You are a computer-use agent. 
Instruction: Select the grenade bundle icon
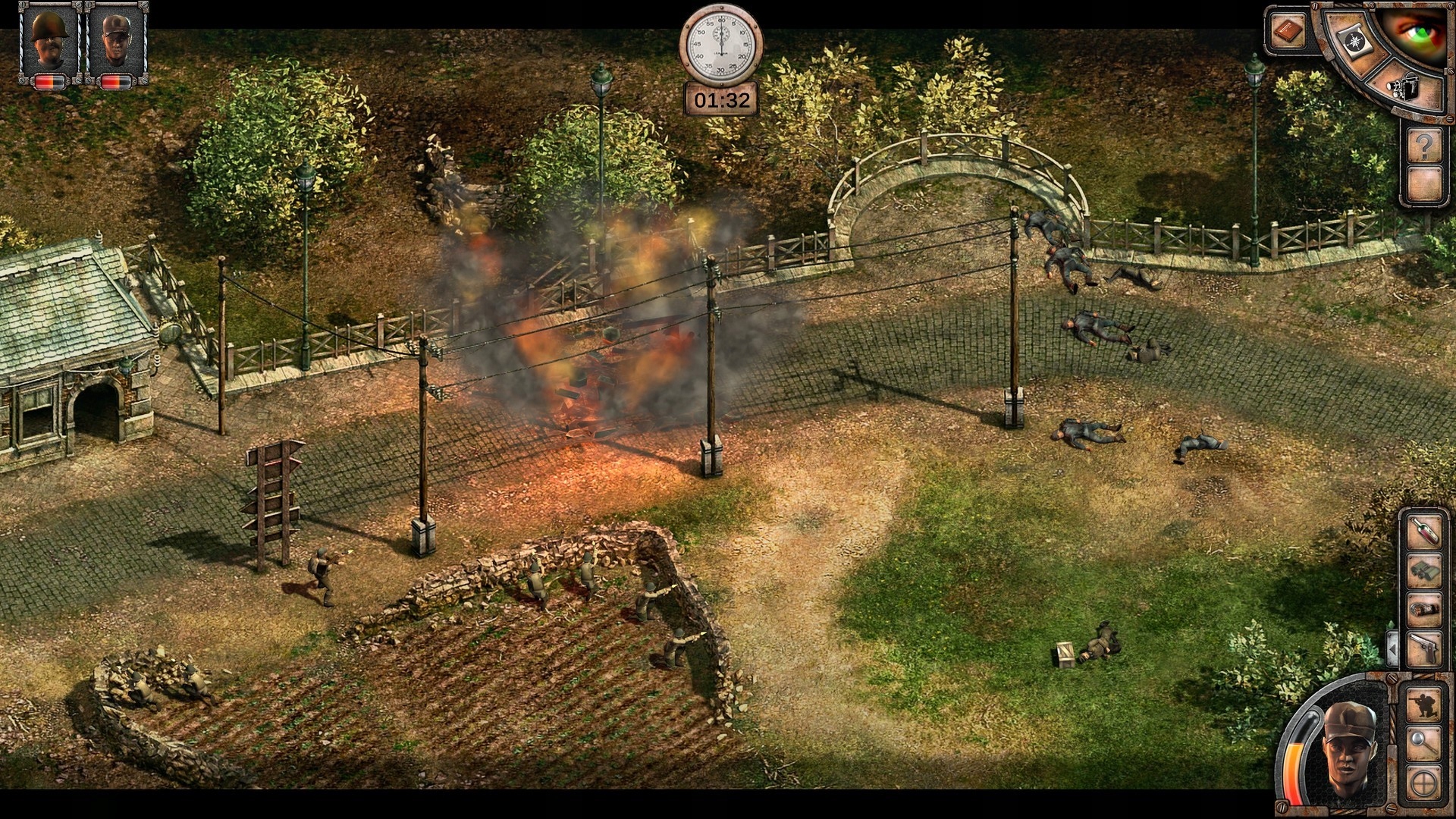tap(1424, 609)
